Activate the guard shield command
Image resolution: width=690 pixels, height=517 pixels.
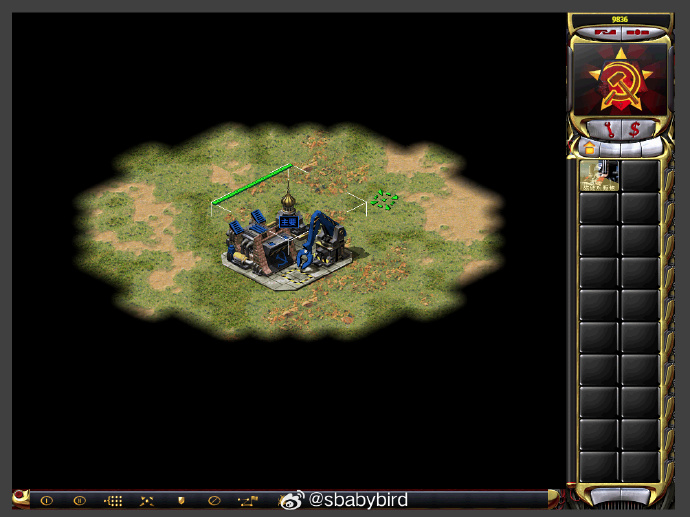click(x=181, y=500)
